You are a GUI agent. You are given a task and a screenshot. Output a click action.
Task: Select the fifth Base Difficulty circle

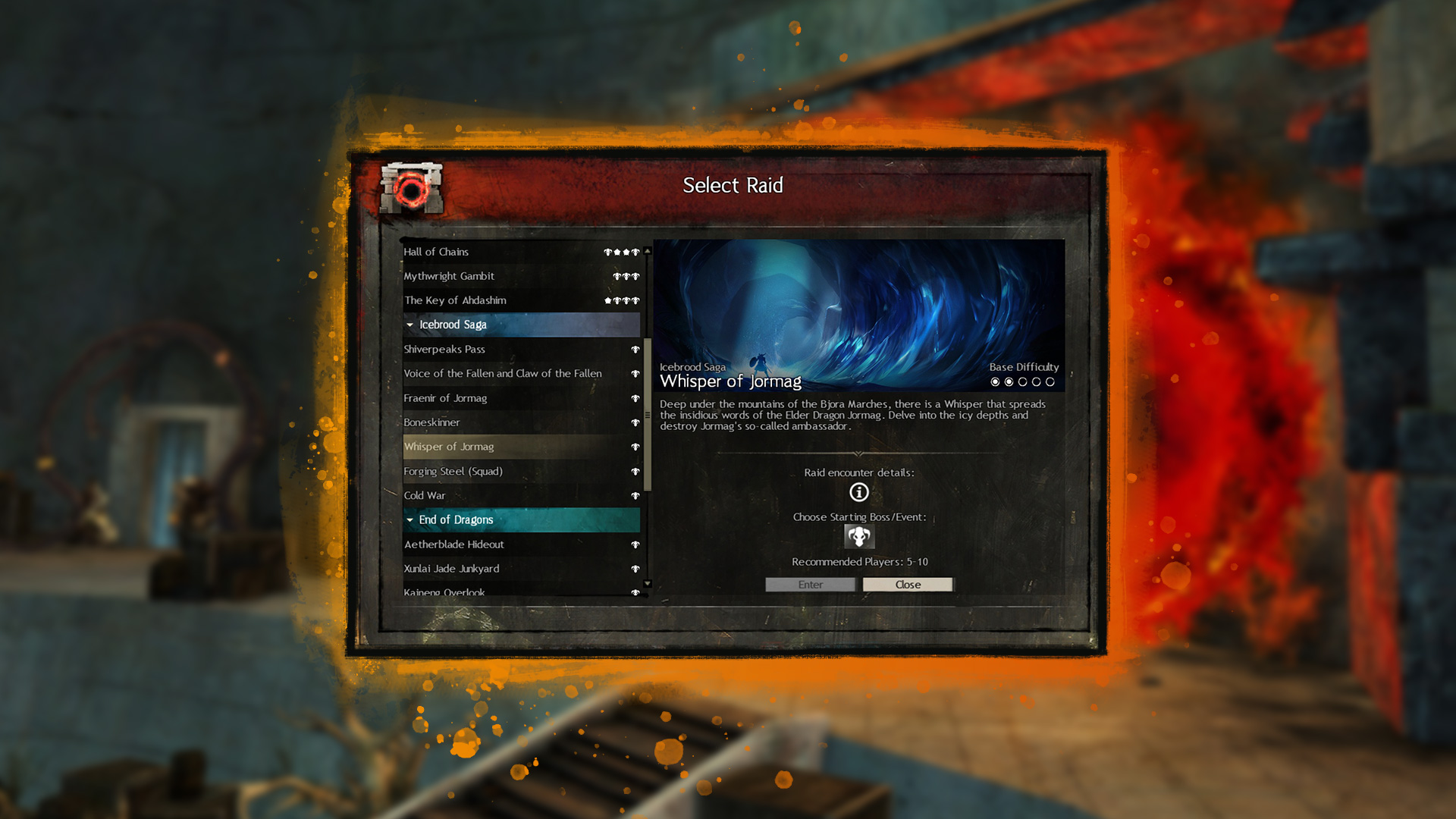click(1050, 382)
